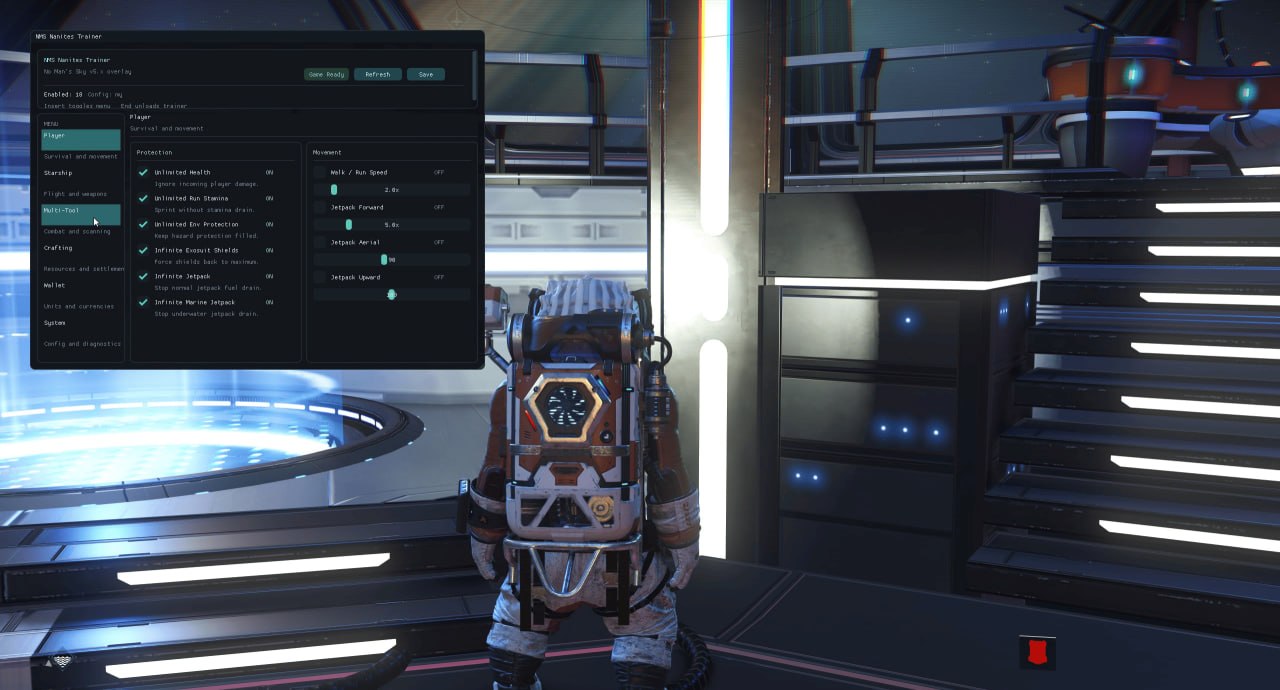Image resolution: width=1280 pixels, height=690 pixels.
Task: Tick the Jetpack Forward checkbox
Action: (x=320, y=207)
